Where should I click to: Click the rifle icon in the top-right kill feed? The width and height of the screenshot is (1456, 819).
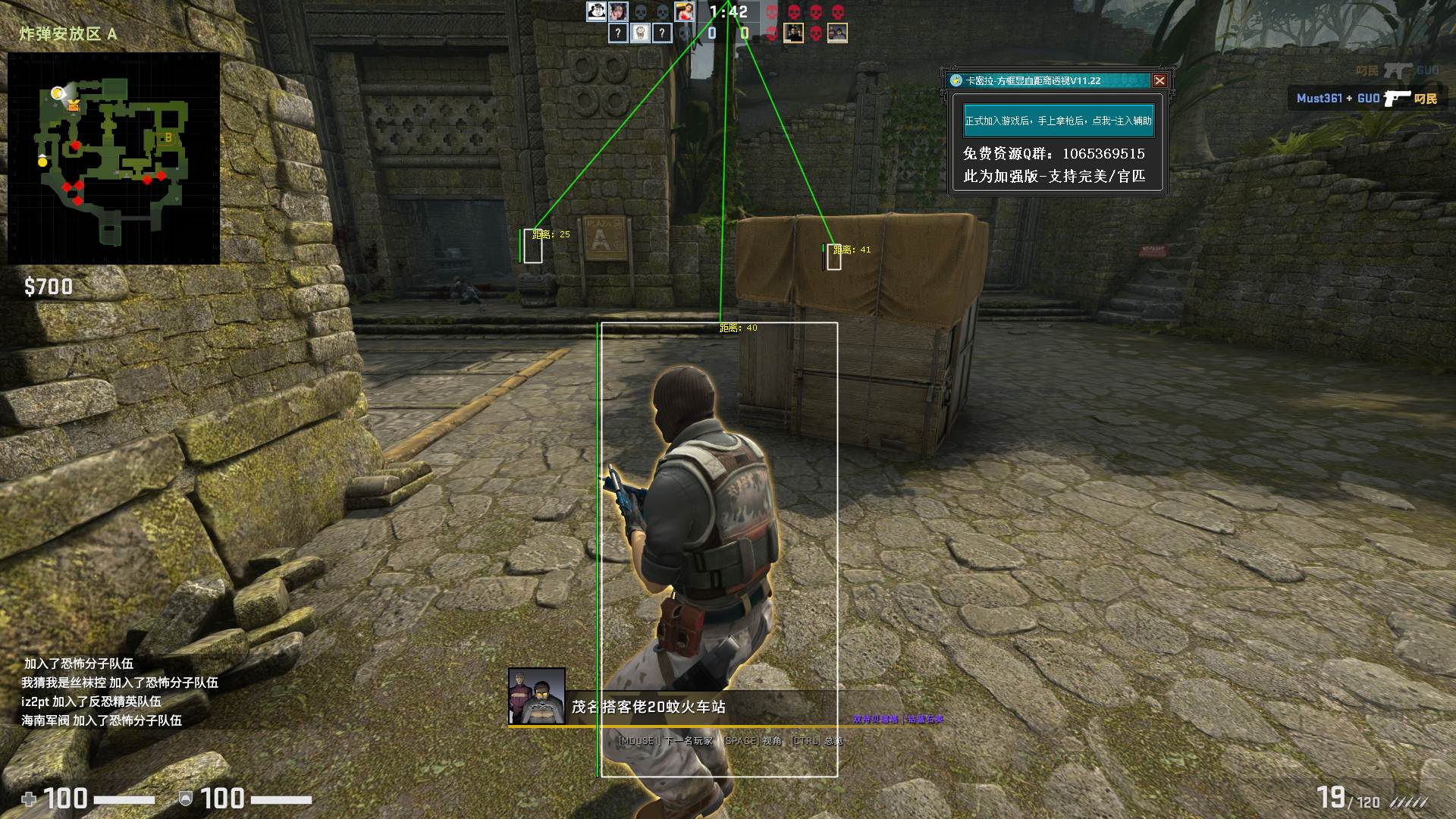pos(1399,71)
